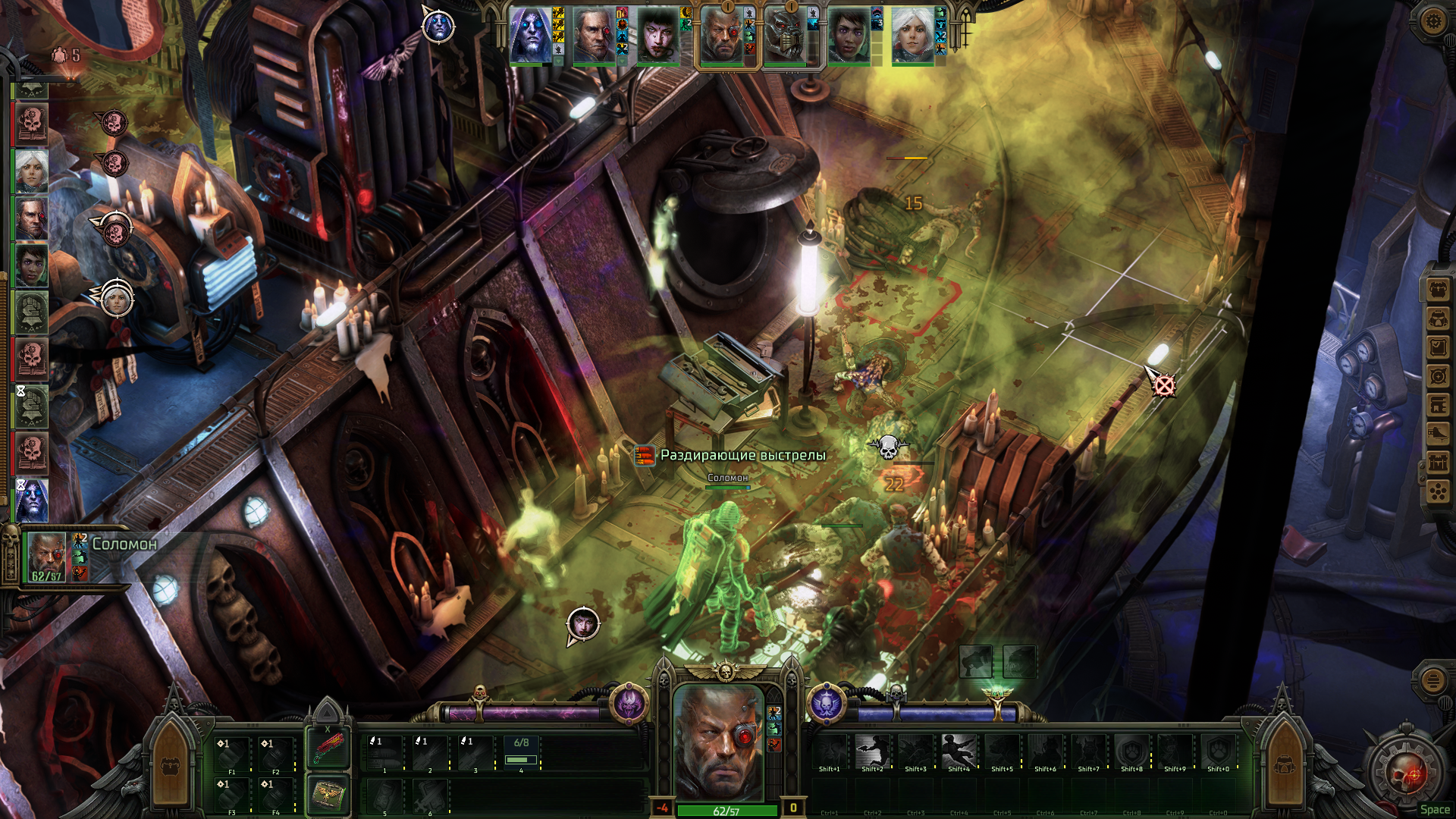Expand the weapon set arrow toggle

[328, 711]
